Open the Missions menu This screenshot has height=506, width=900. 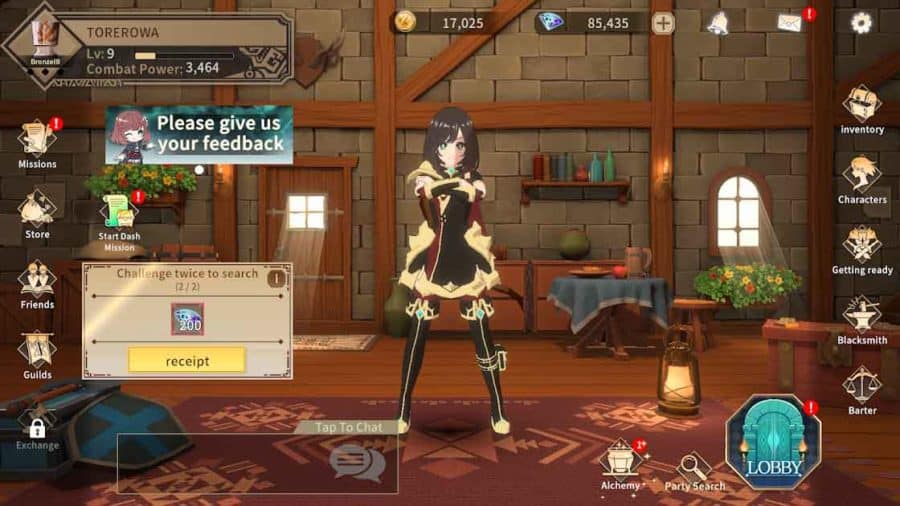point(37,141)
